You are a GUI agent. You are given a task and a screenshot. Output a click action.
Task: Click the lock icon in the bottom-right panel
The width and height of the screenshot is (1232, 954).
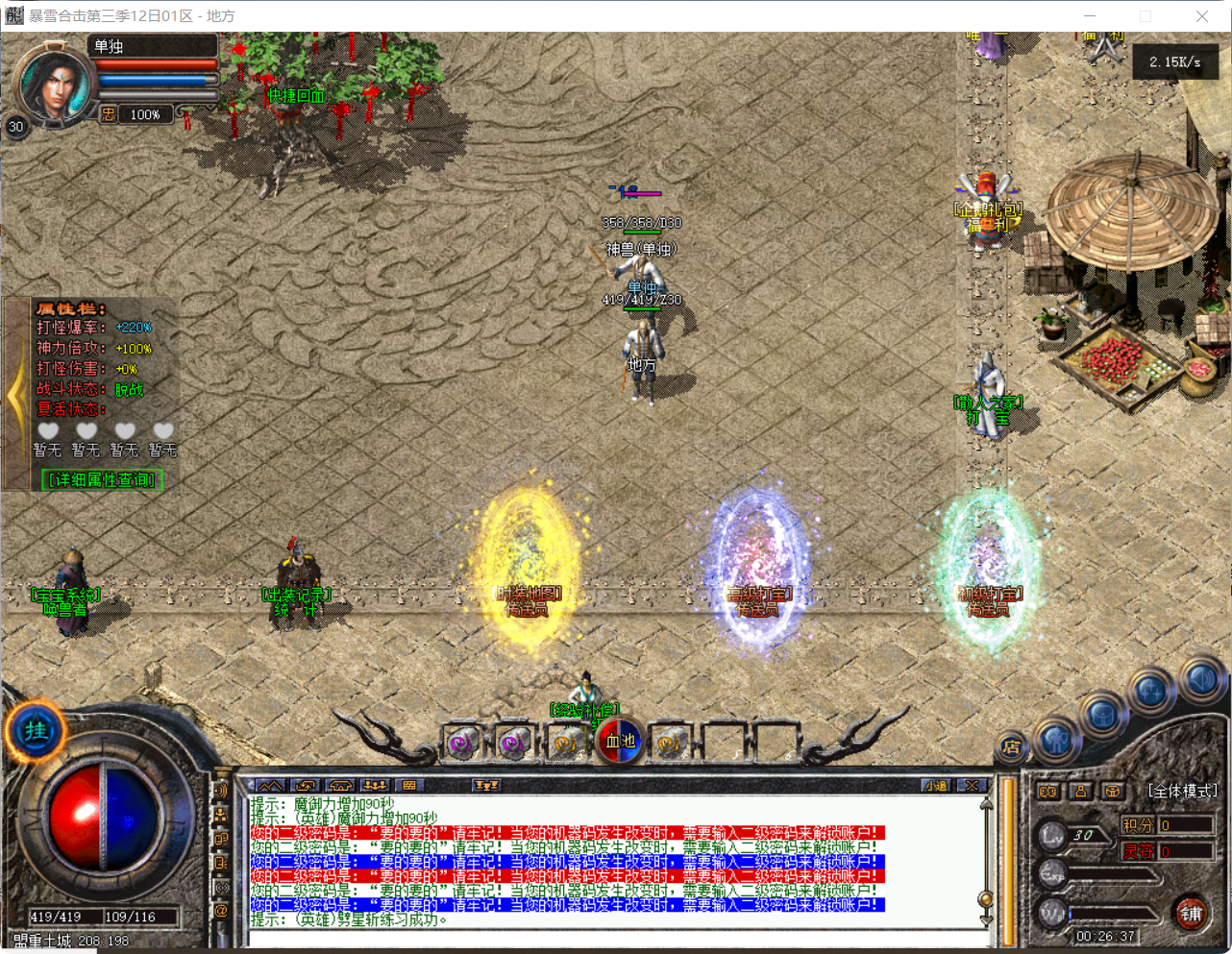click(x=1080, y=792)
